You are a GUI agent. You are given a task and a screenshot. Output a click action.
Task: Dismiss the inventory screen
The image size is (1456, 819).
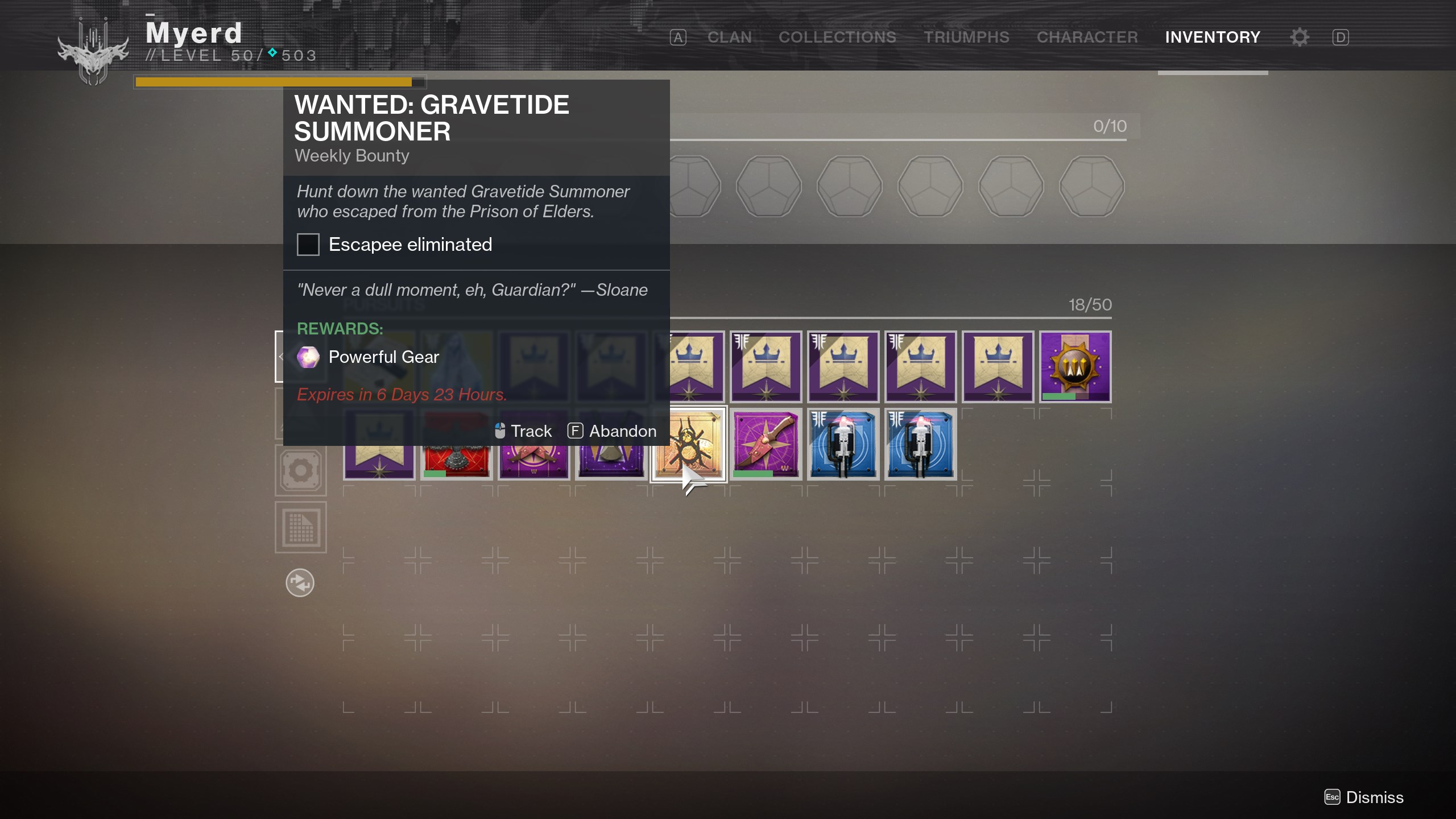click(x=1364, y=797)
